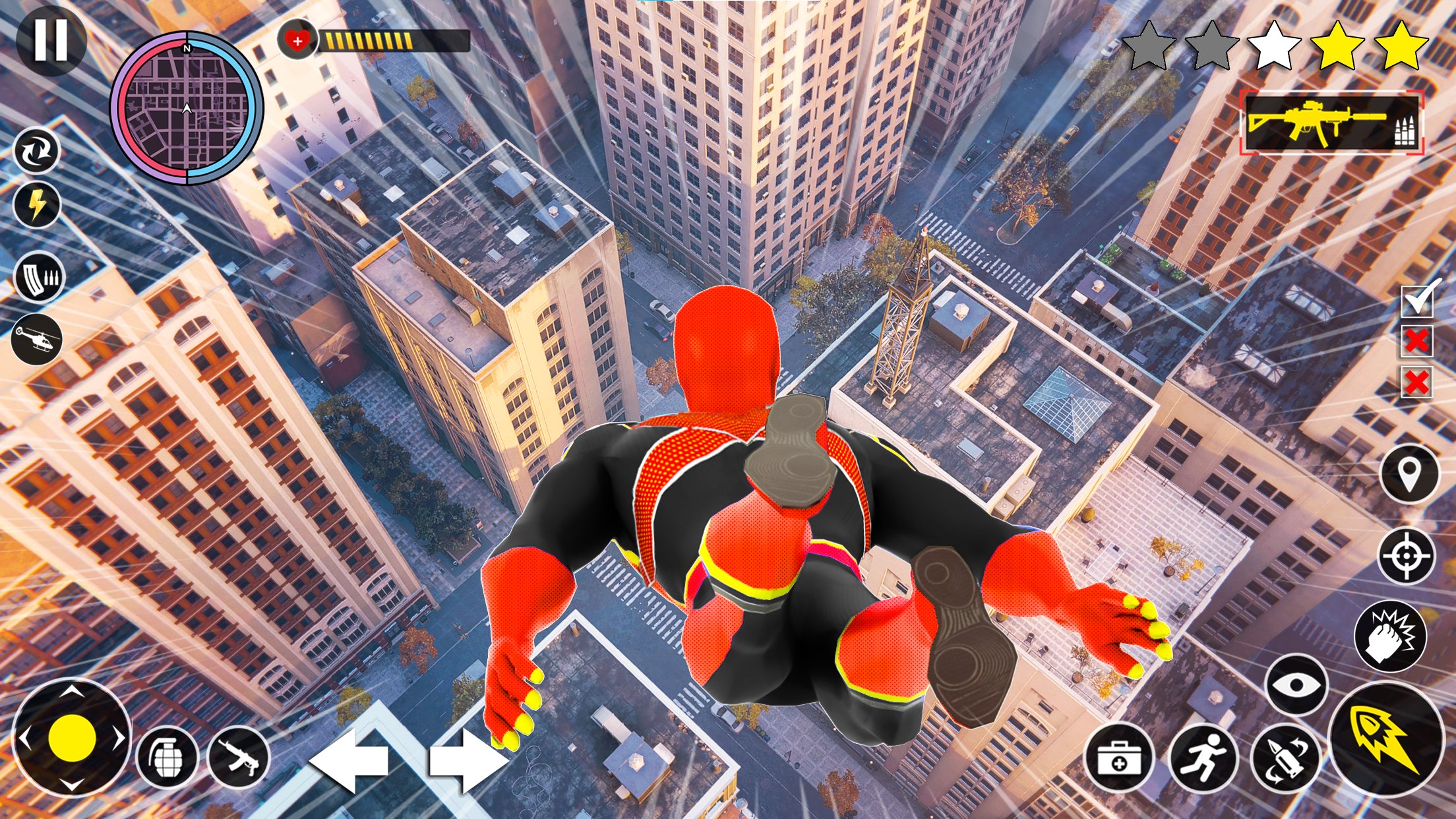Use the medkit heal button
The image size is (1456, 819).
(1119, 760)
